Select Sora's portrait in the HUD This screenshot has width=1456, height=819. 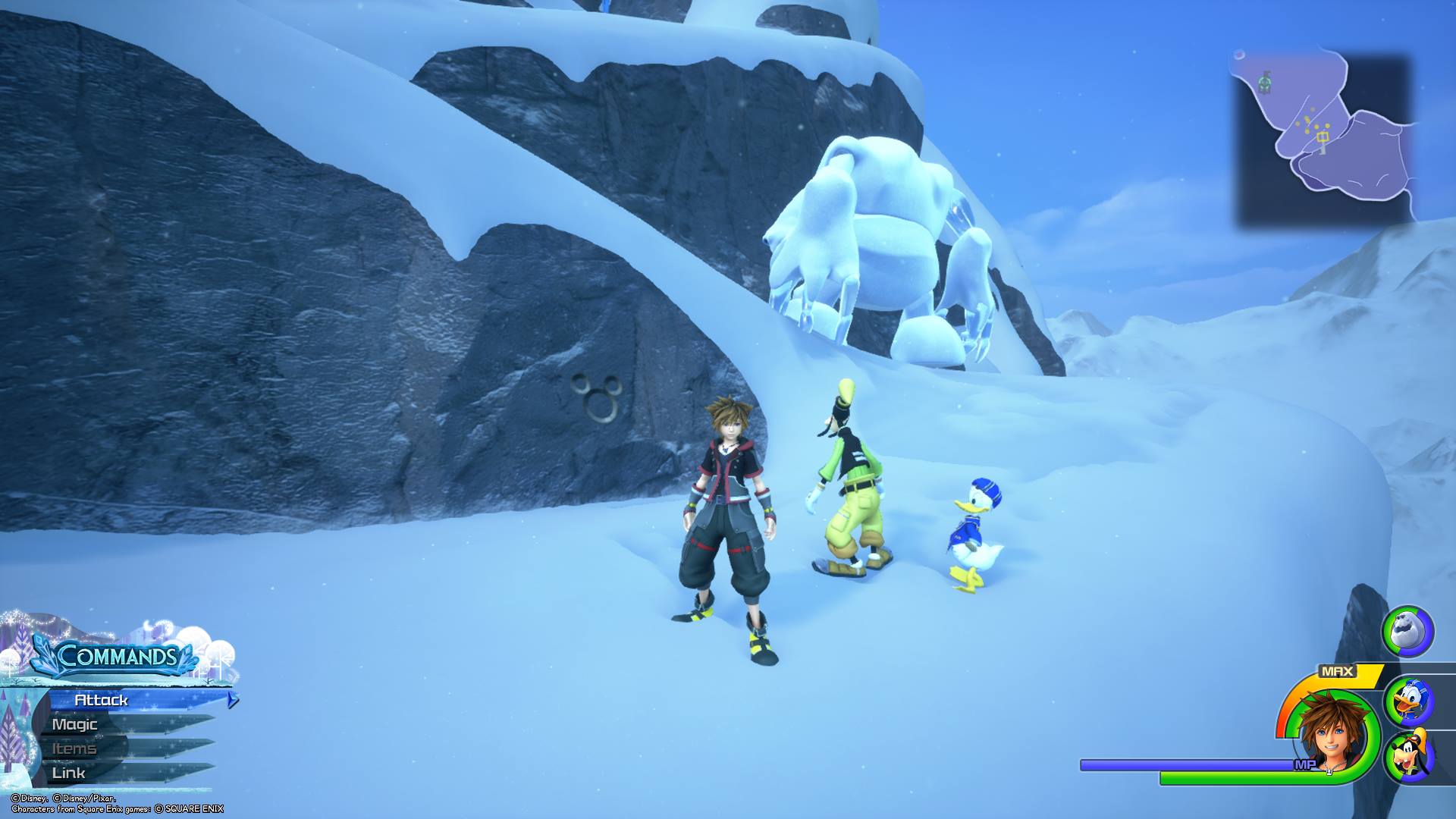[1332, 733]
